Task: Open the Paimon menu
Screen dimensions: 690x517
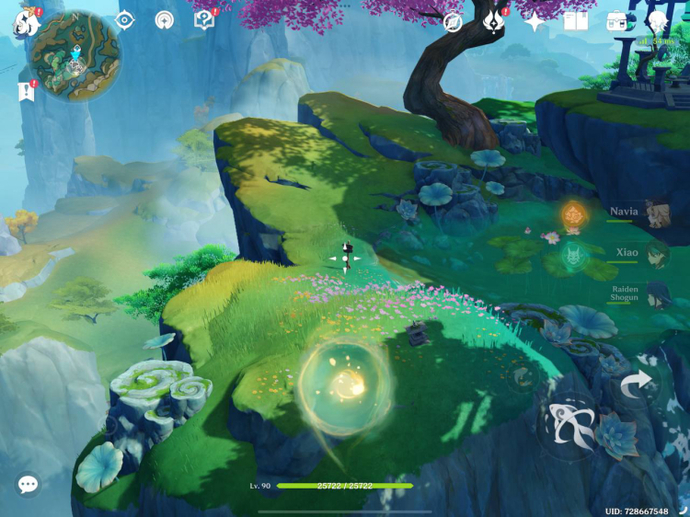Action: (24, 21)
